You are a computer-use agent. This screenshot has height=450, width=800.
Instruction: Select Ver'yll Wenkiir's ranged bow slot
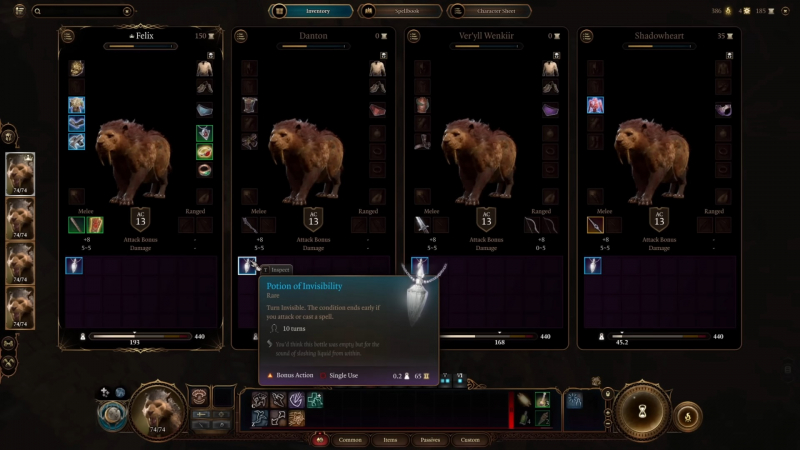click(x=531, y=225)
